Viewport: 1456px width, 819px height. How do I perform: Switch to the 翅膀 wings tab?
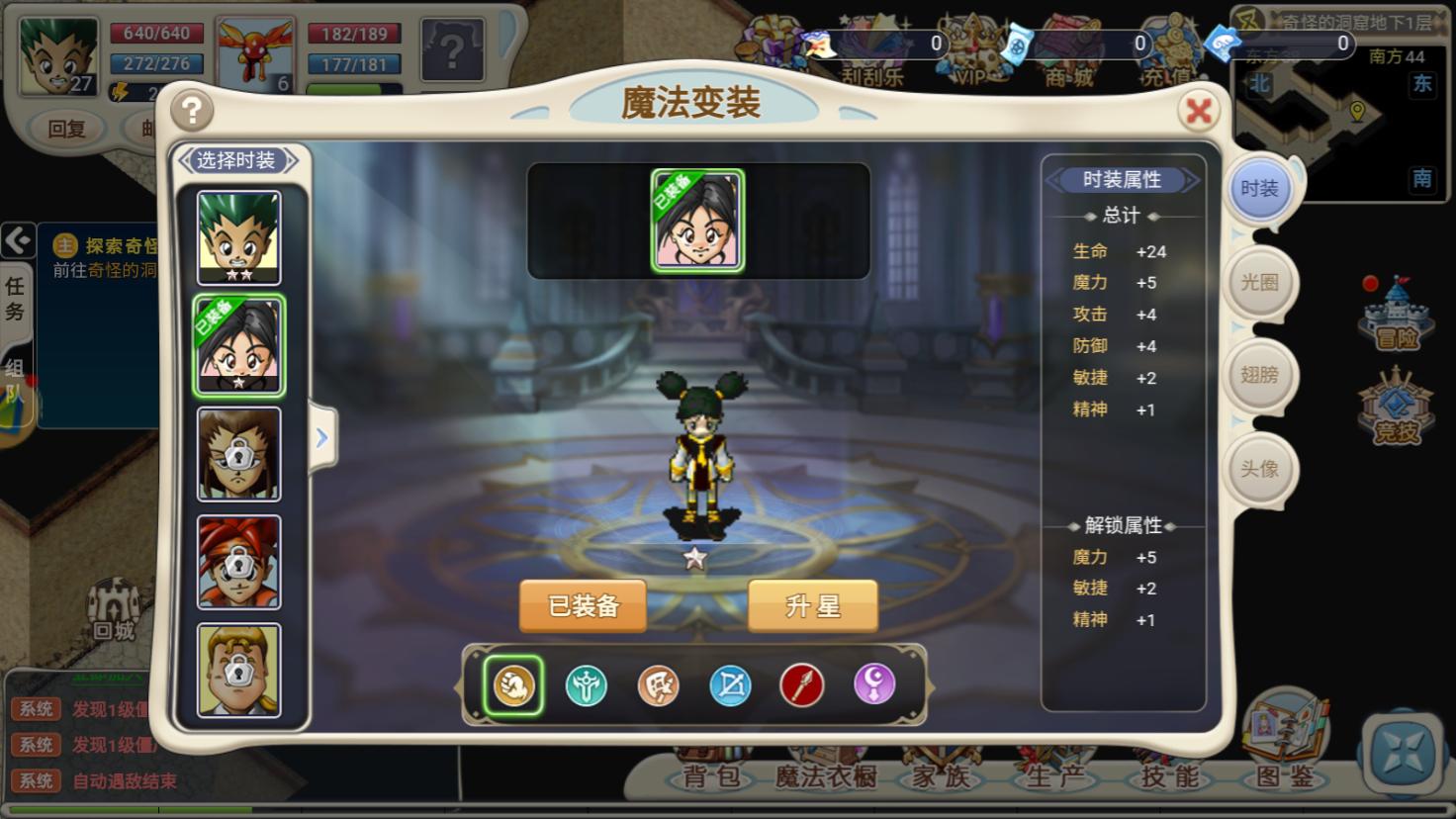pos(1260,375)
